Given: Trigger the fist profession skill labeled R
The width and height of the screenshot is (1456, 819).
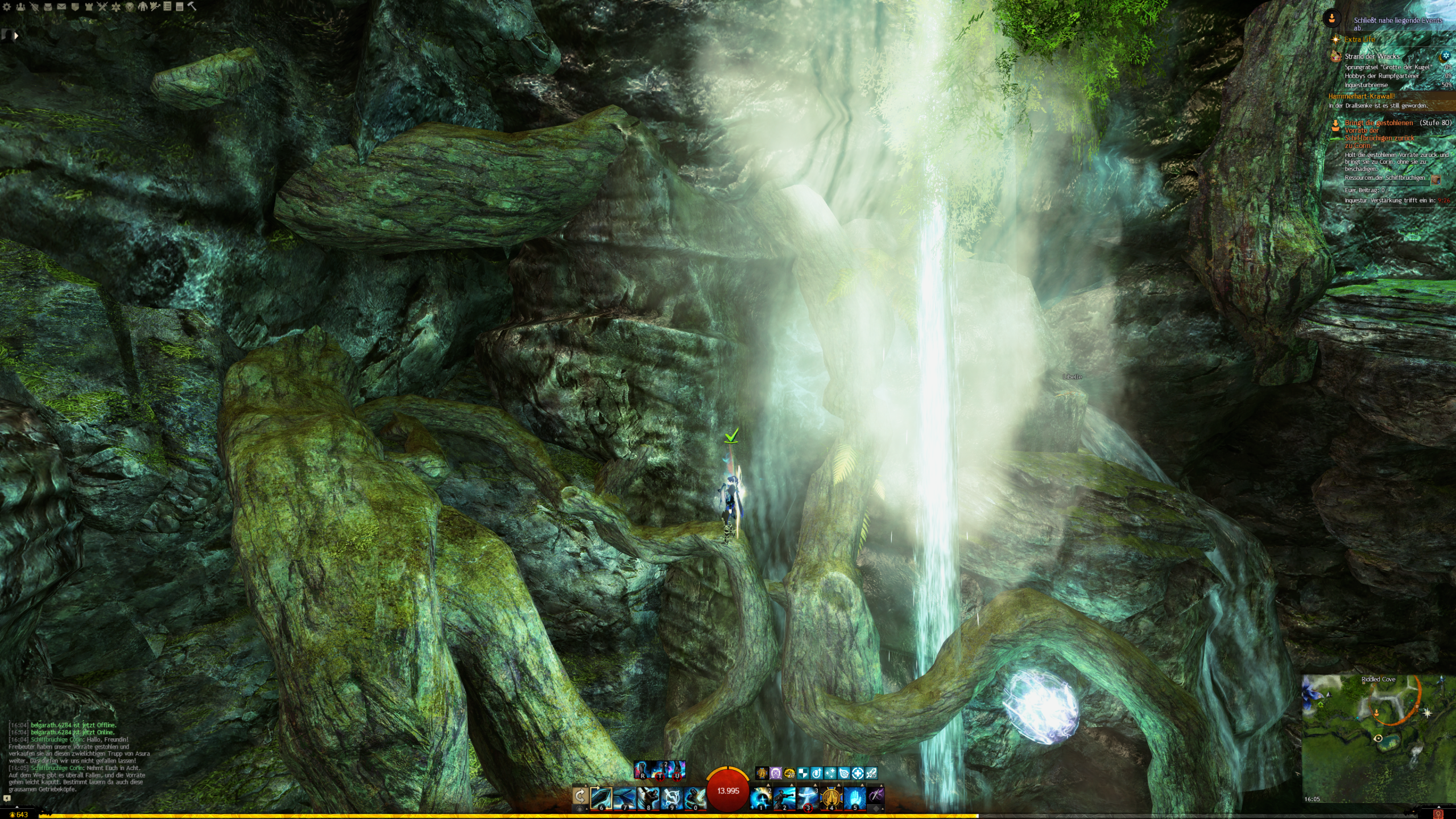Looking at the screenshot, I should [642, 770].
